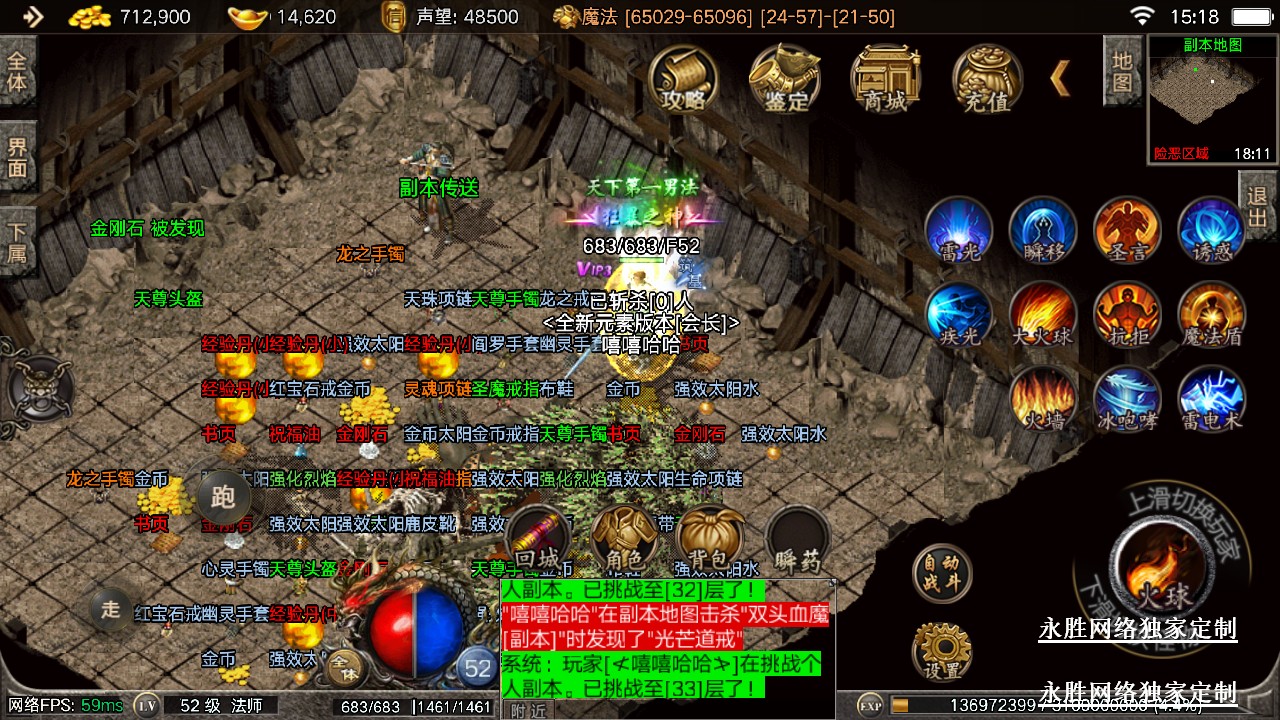Exit the dungeon with 退出

pos(1258,207)
